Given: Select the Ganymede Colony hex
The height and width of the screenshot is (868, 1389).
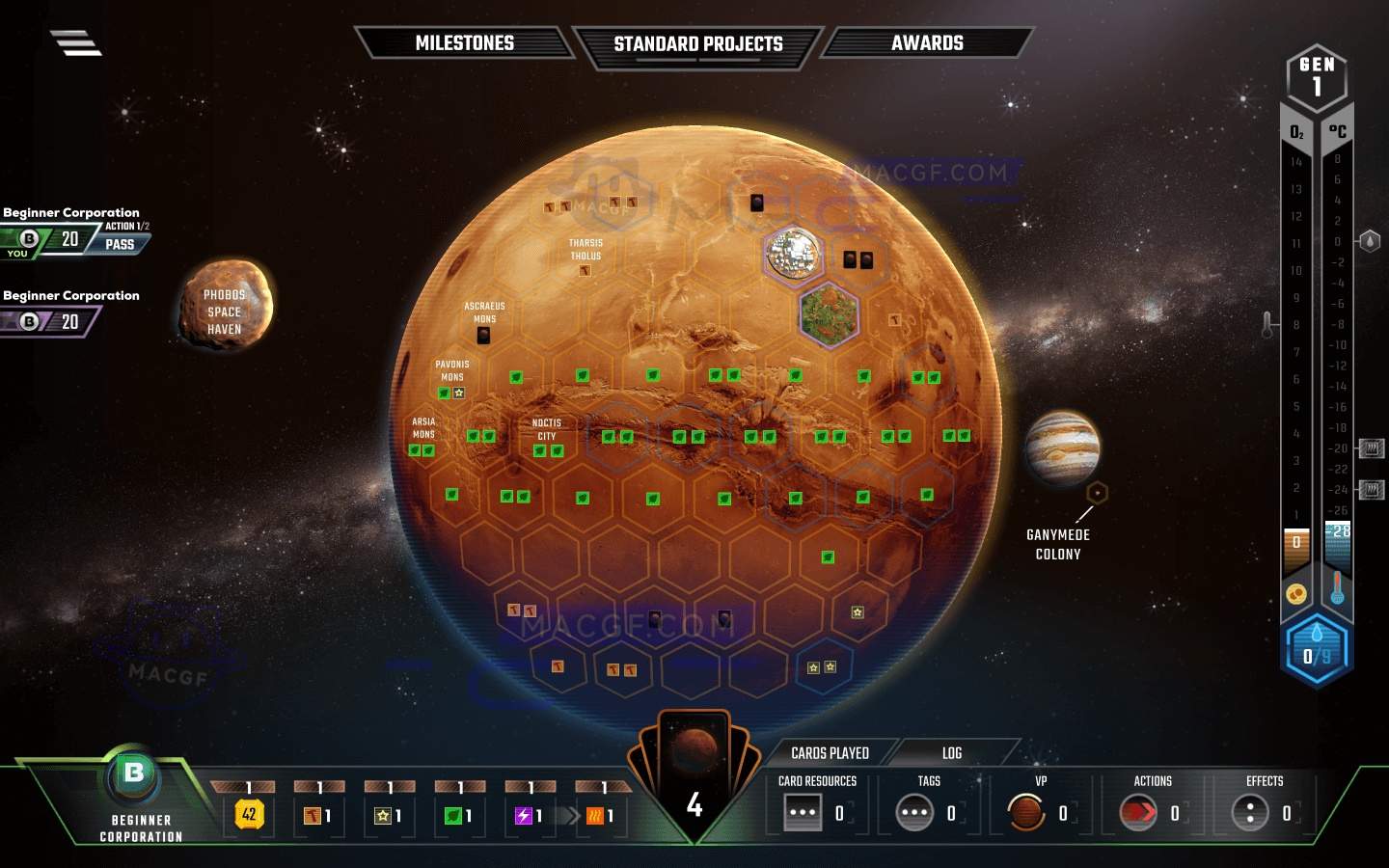Looking at the screenshot, I should tap(1099, 492).
